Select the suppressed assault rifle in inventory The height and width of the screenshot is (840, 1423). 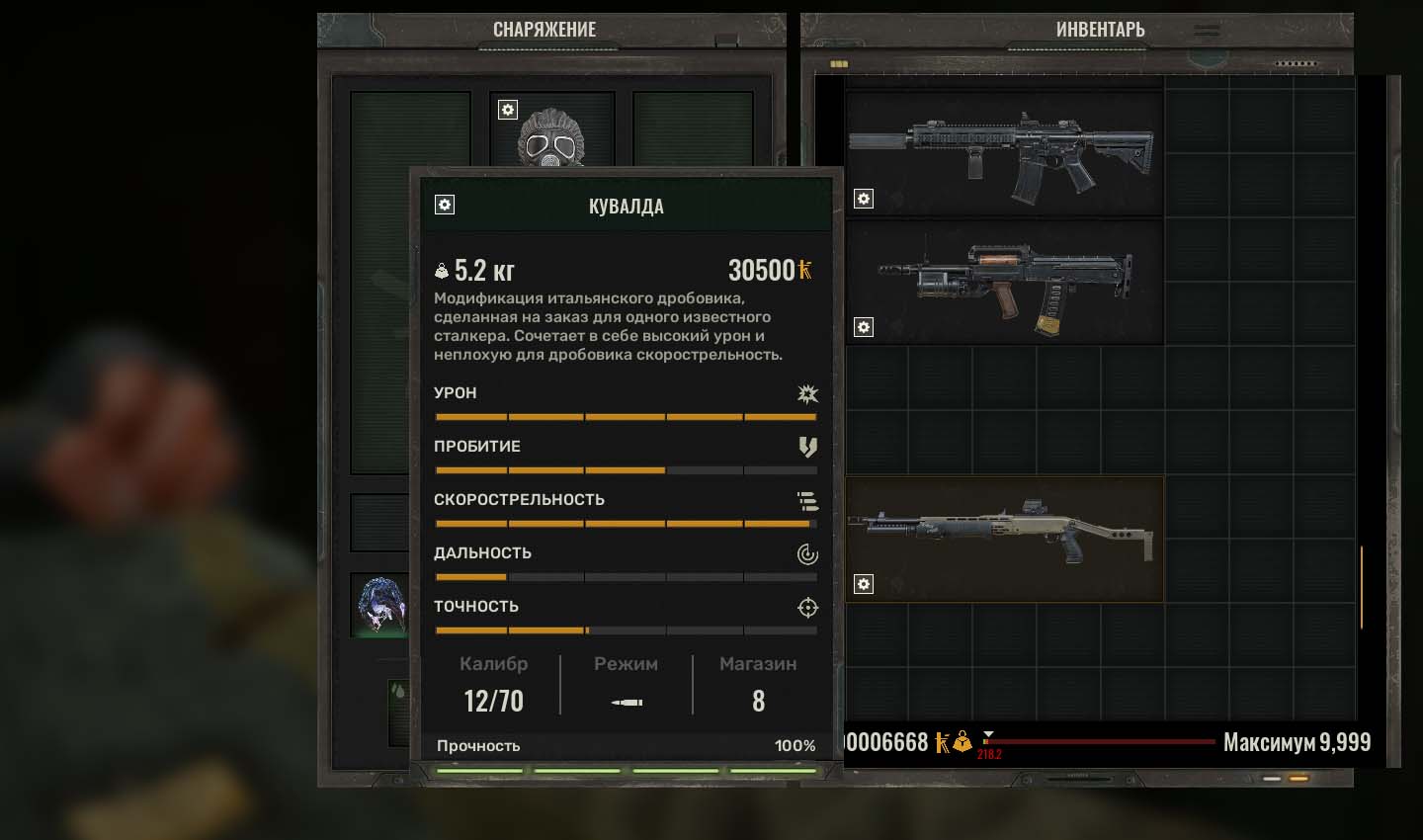1003,154
